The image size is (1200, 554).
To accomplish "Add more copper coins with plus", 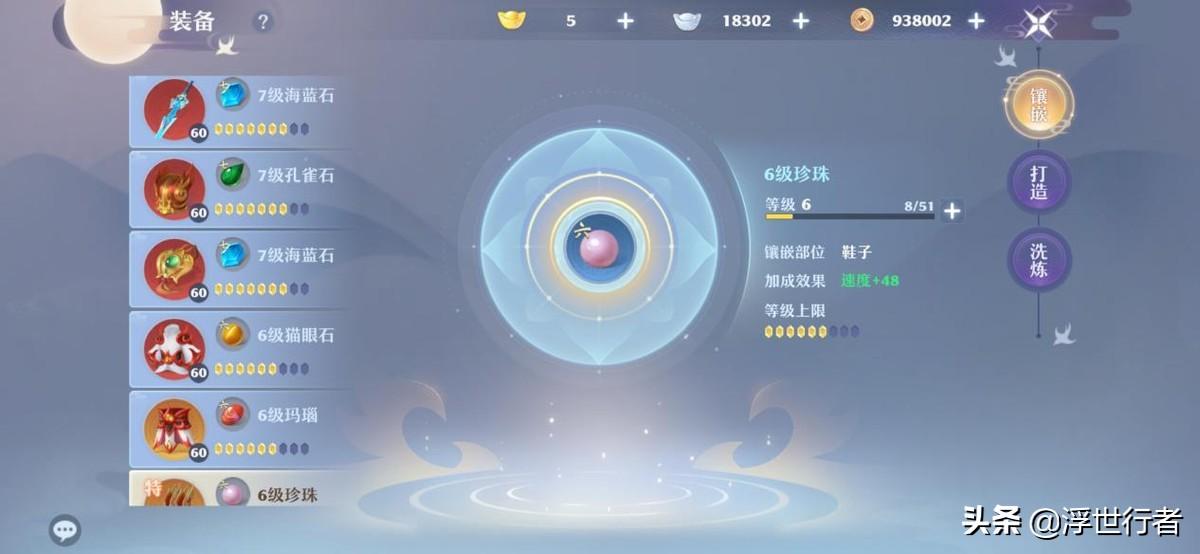I will click(x=976, y=21).
